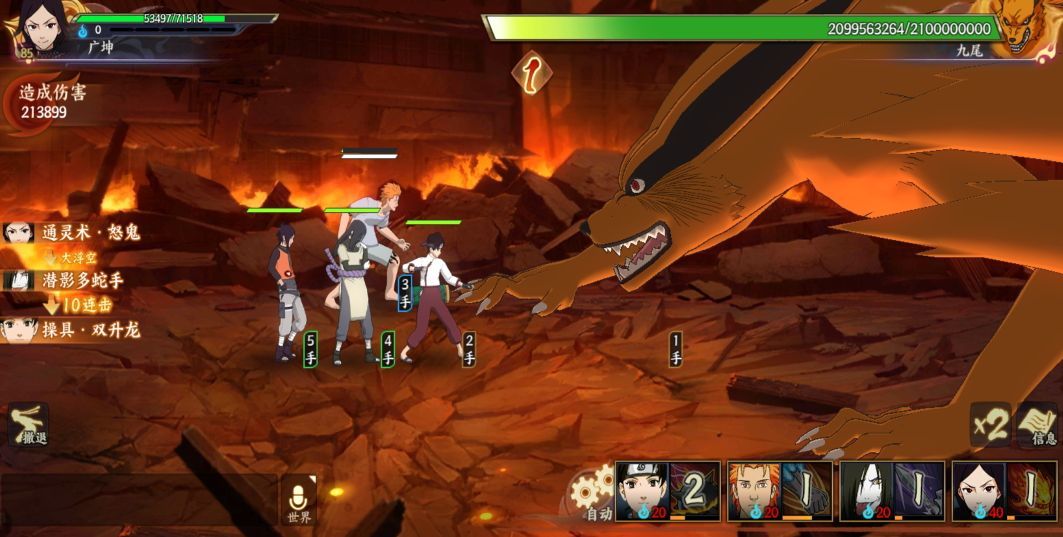The image size is (1063, 537).
Task: Open the 世界 world voice chat
Action: (x=299, y=499)
